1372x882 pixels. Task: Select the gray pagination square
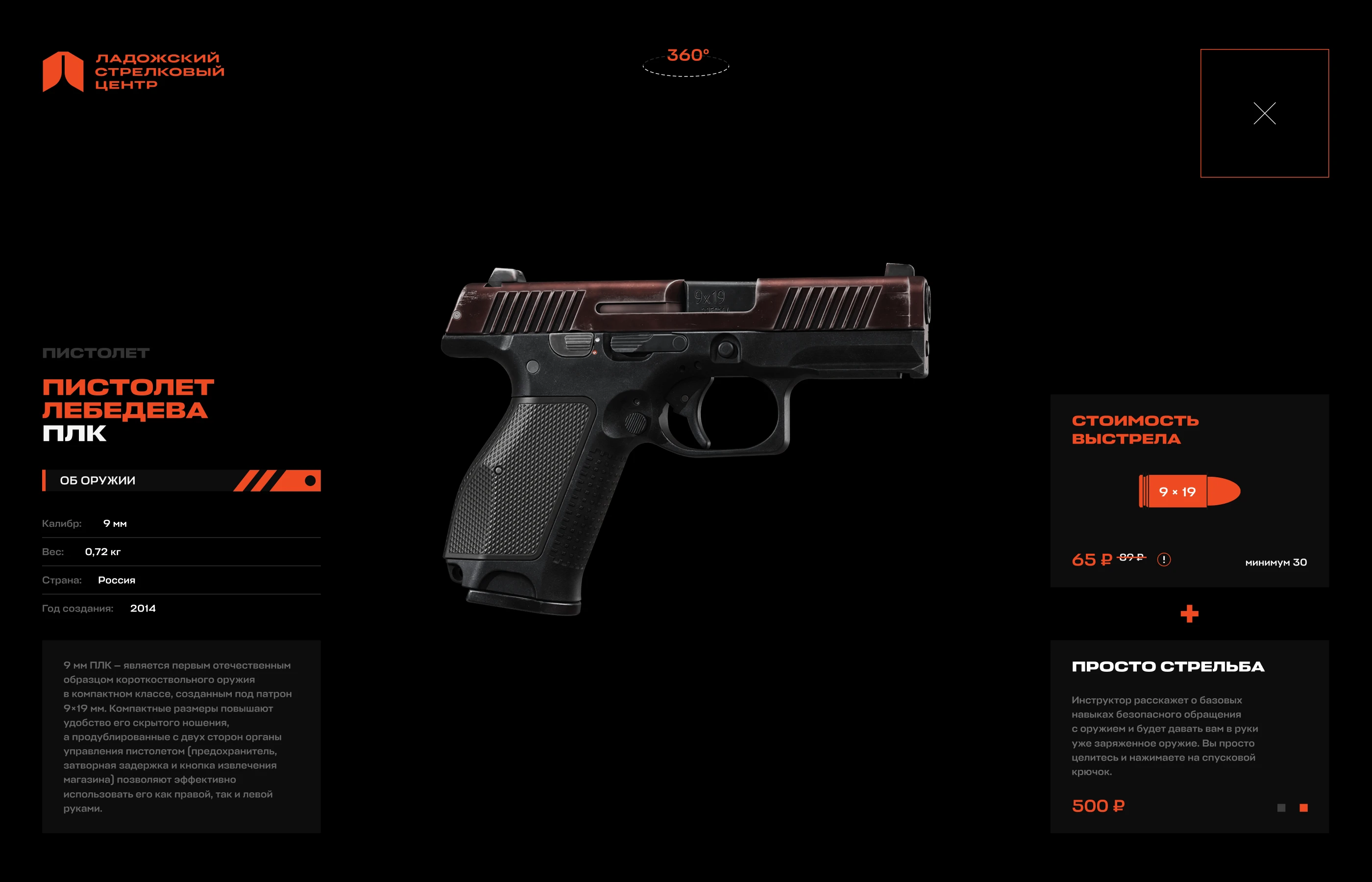click(1281, 808)
